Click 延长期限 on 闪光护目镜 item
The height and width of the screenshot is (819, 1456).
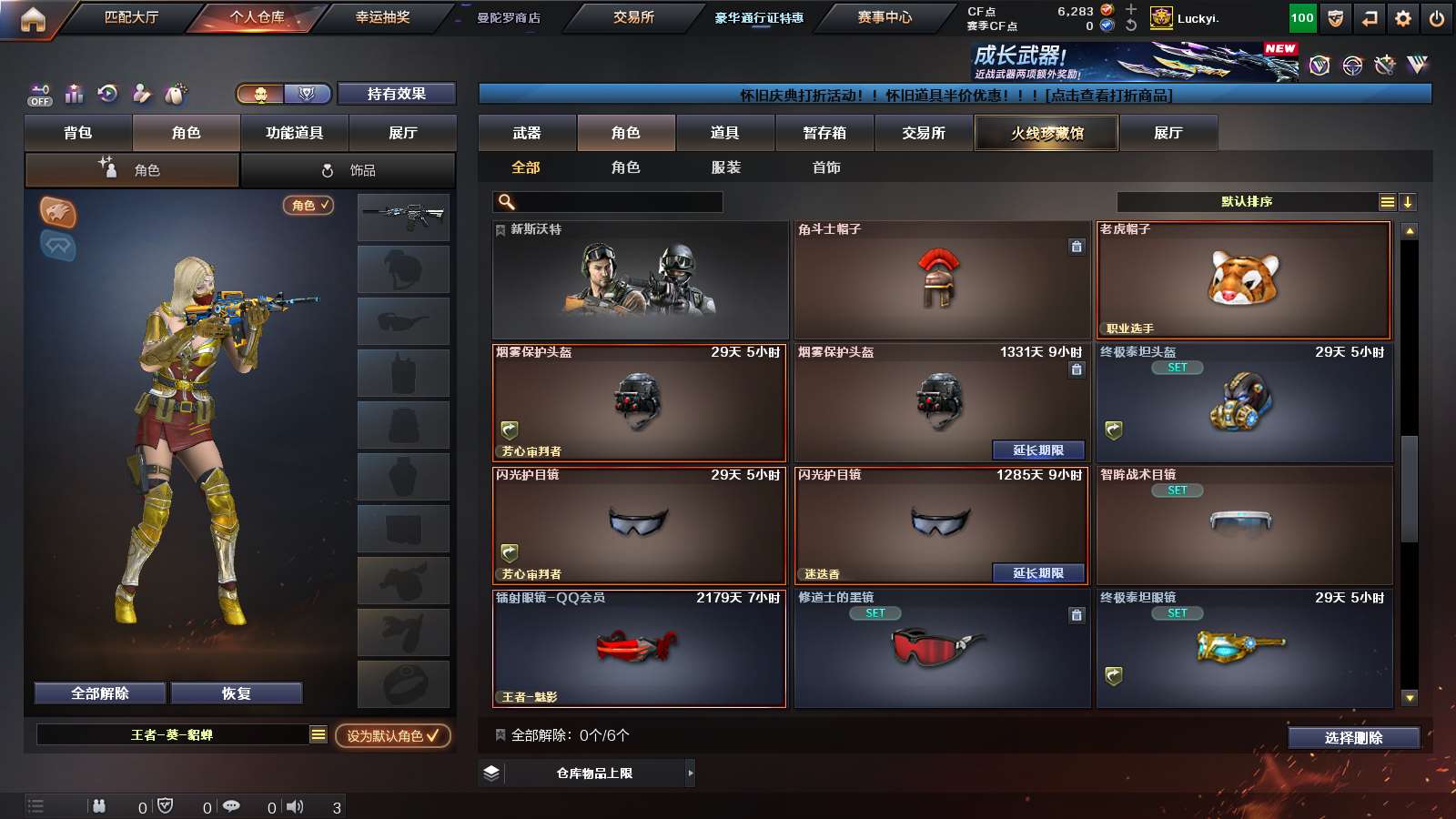pos(1038,573)
